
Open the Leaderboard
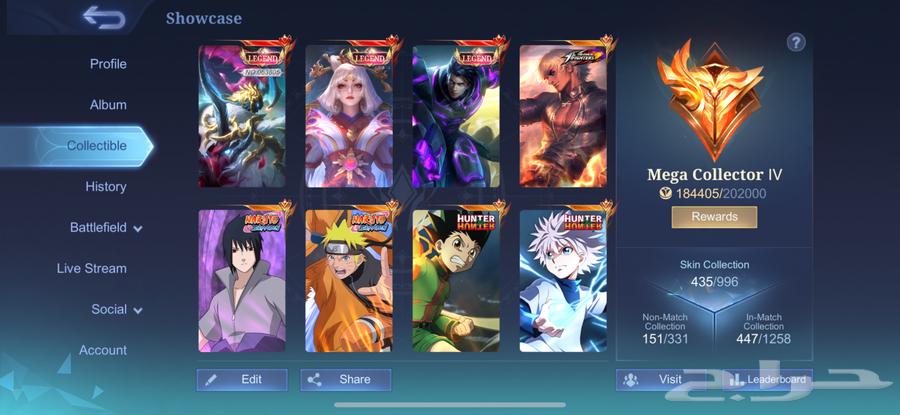coord(766,380)
